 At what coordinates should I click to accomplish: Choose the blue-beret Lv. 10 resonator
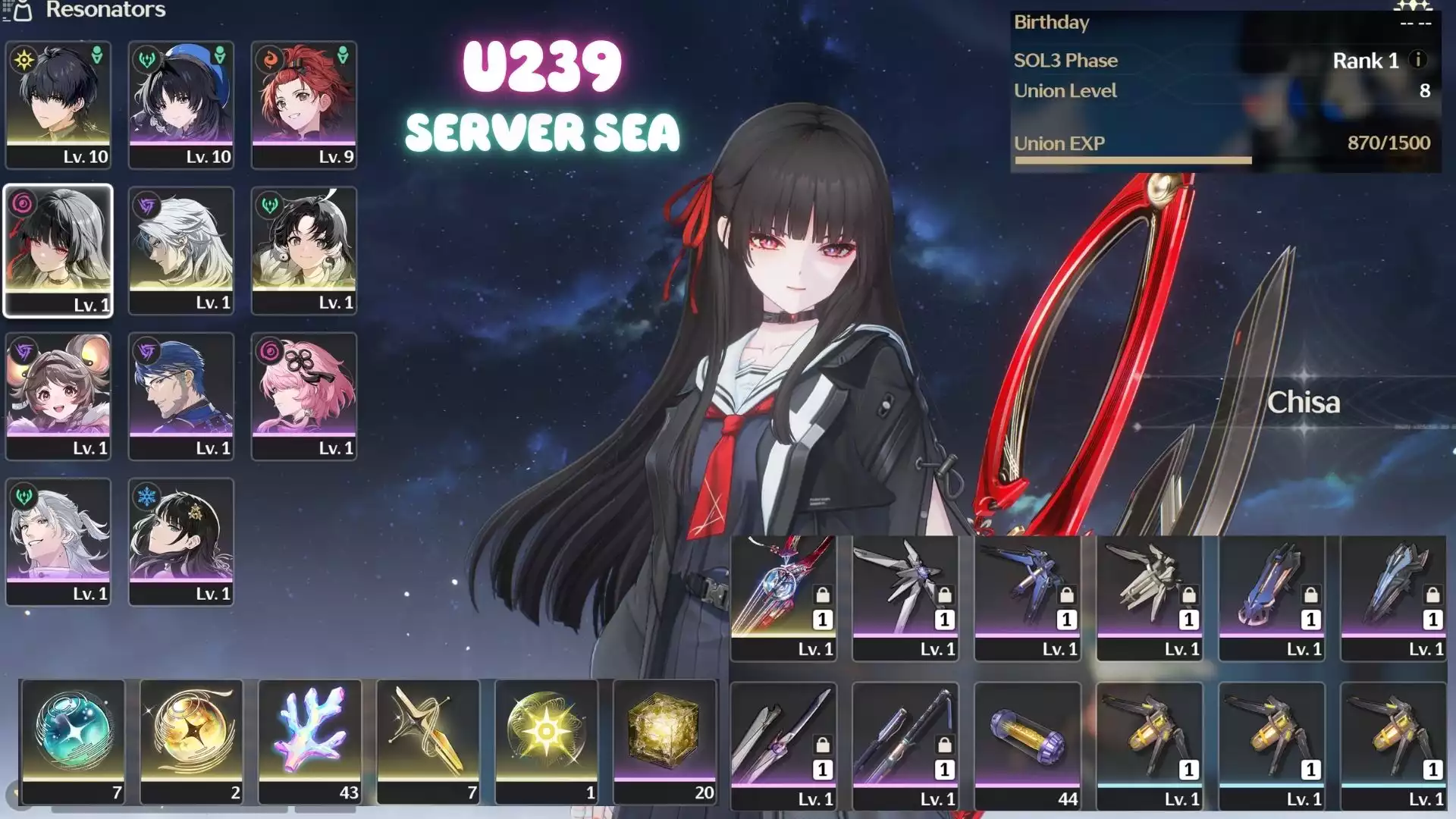pyautogui.click(x=181, y=105)
